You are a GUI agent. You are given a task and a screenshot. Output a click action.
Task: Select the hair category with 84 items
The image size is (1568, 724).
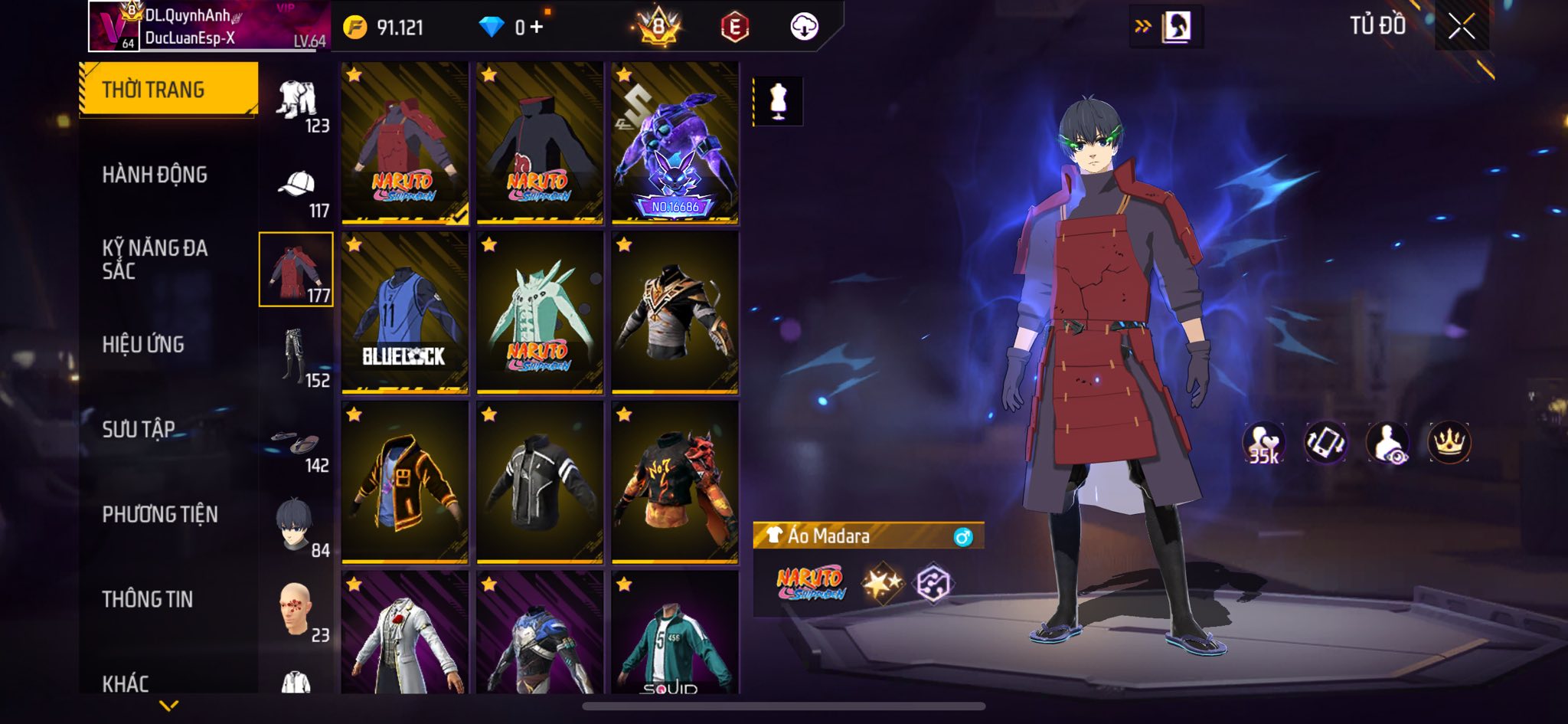click(297, 527)
